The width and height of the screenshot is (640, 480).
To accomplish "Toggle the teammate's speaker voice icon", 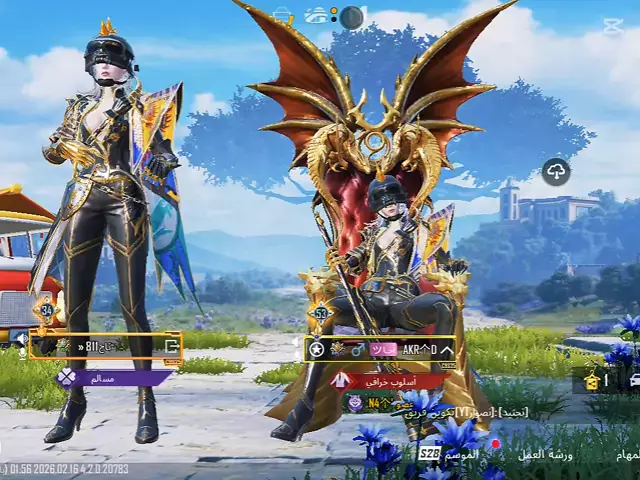I will pyautogui.click(x=21, y=339).
